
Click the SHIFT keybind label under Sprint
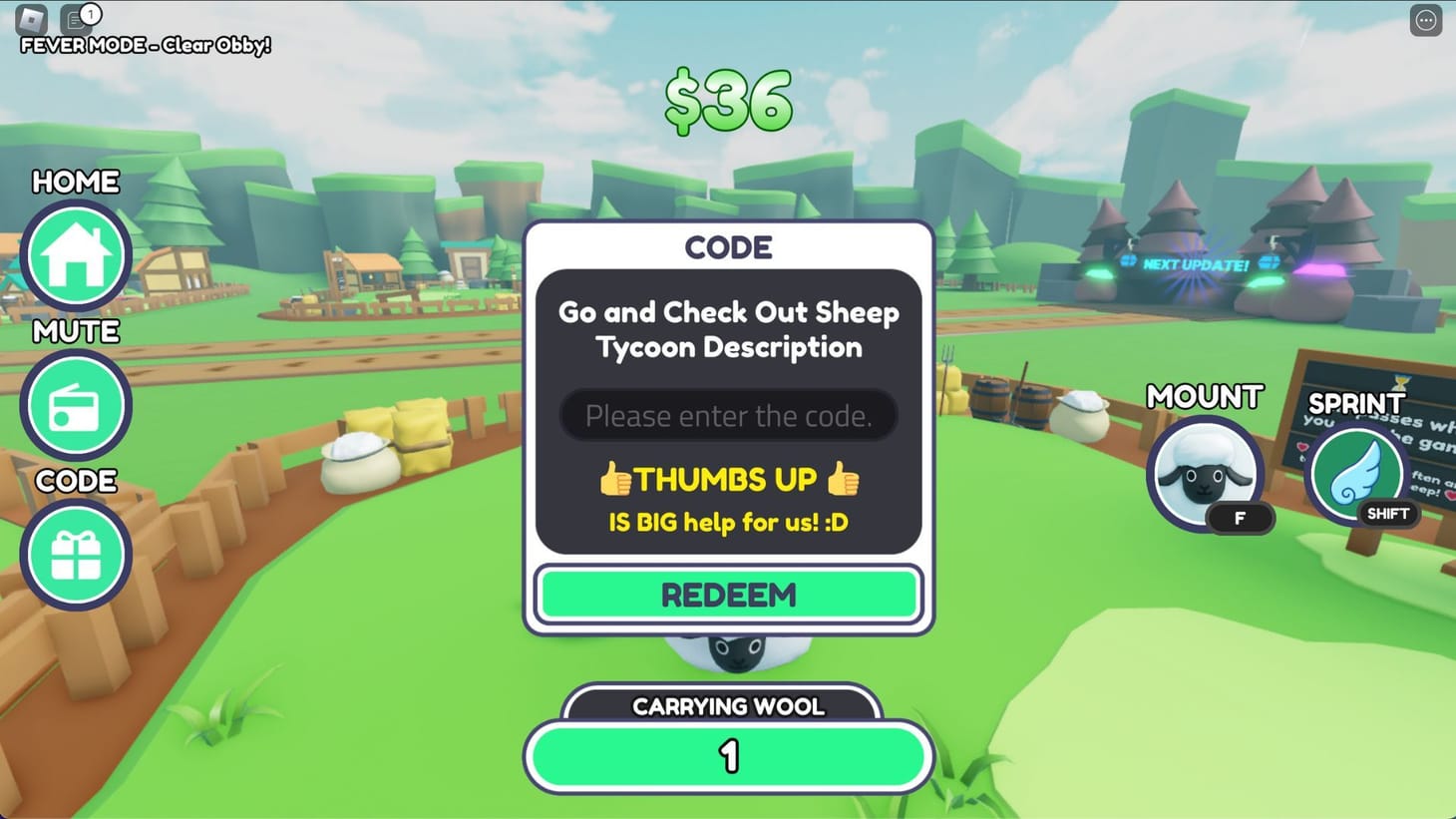pos(1387,514)
